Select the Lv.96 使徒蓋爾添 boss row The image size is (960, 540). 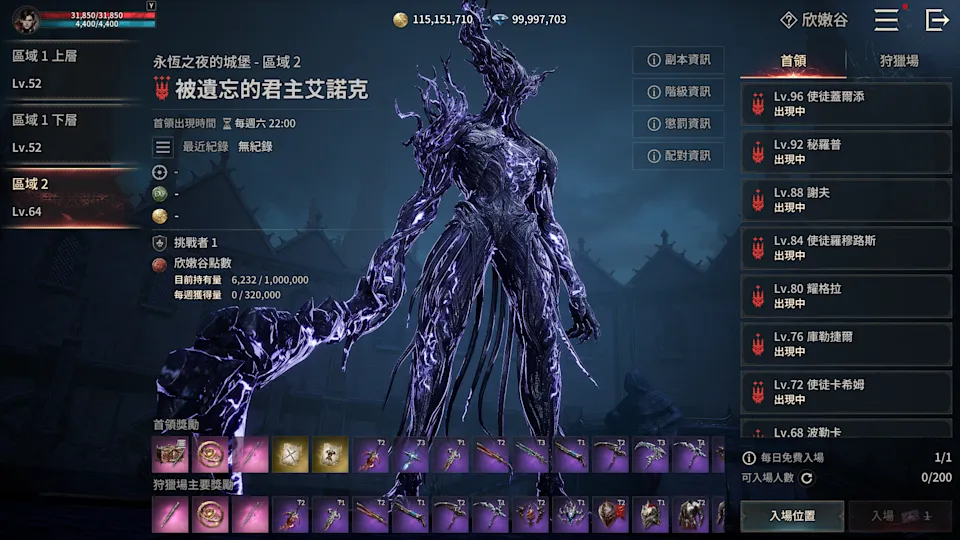(x=845, y=104)
